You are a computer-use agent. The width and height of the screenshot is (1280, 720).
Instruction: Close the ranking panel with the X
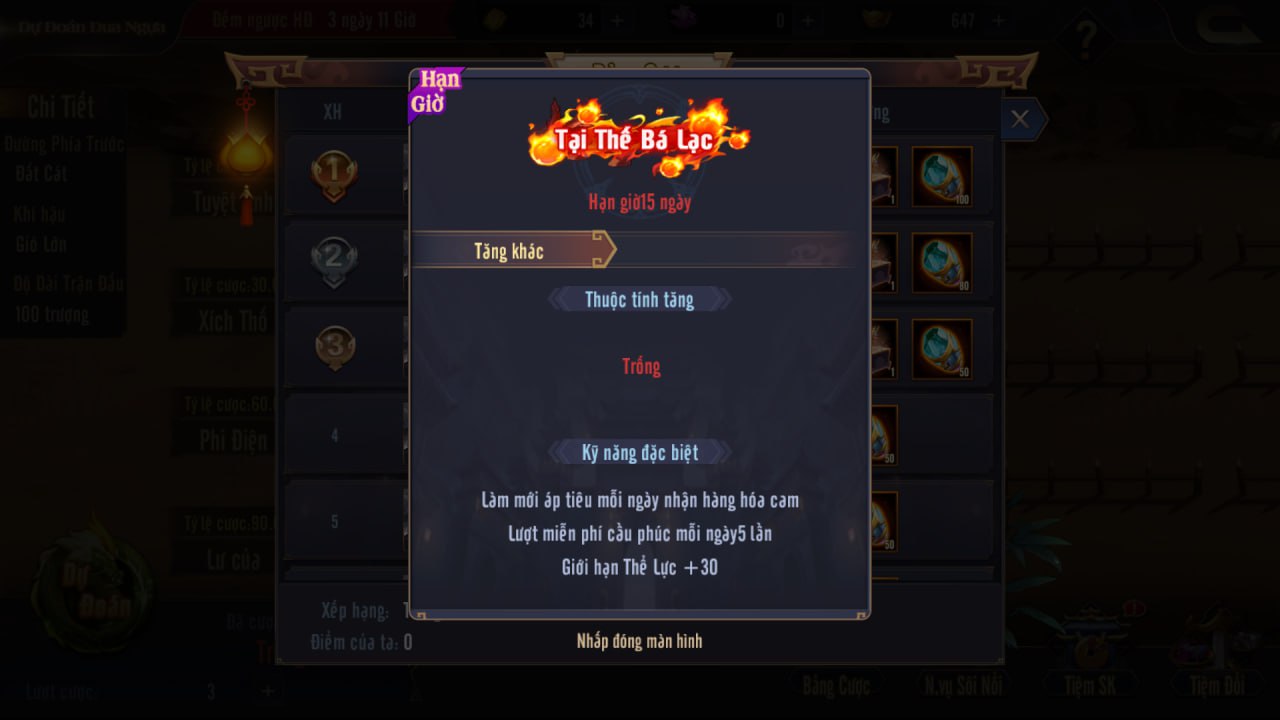(x=1020, y=119)
